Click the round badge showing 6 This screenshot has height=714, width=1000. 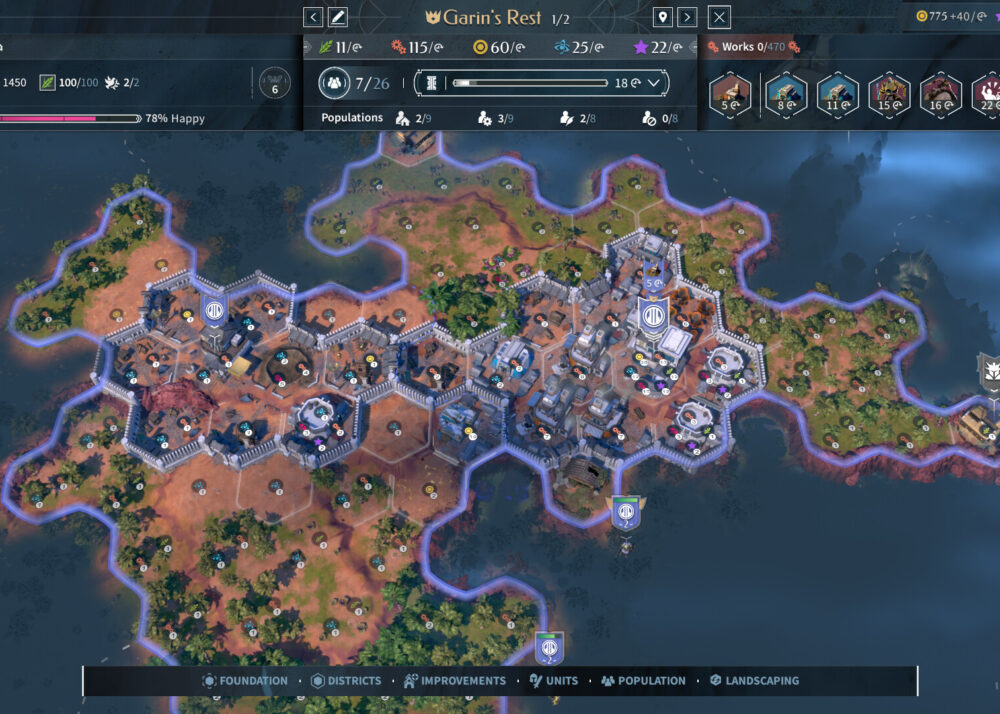pyautogui.click(x=275, y=83)
